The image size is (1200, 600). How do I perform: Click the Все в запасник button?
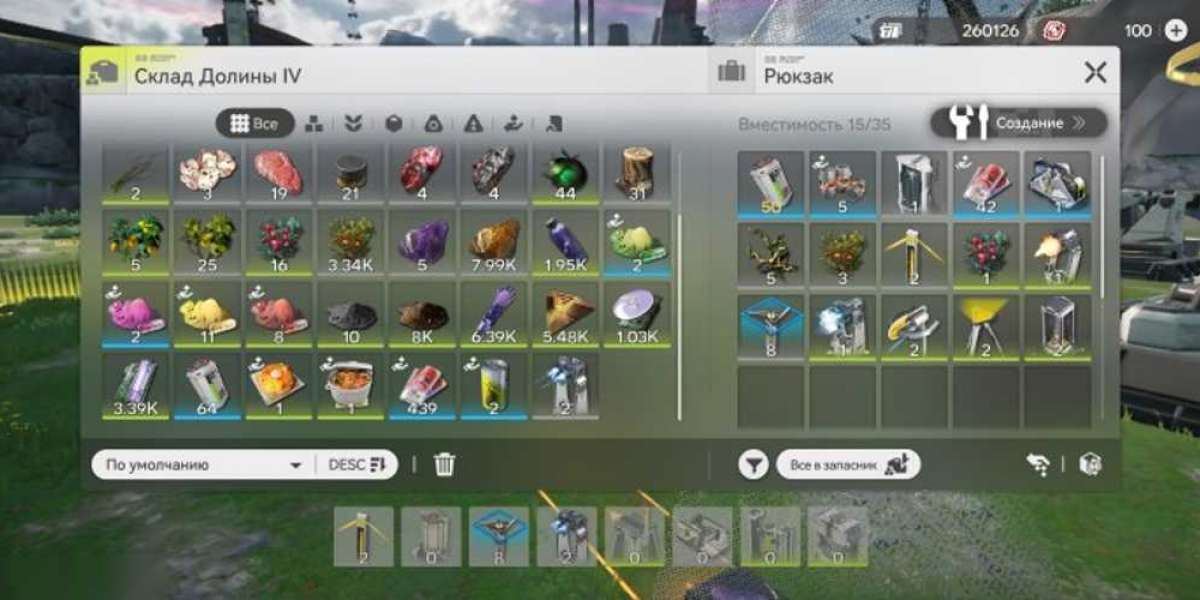click(848, 464)
